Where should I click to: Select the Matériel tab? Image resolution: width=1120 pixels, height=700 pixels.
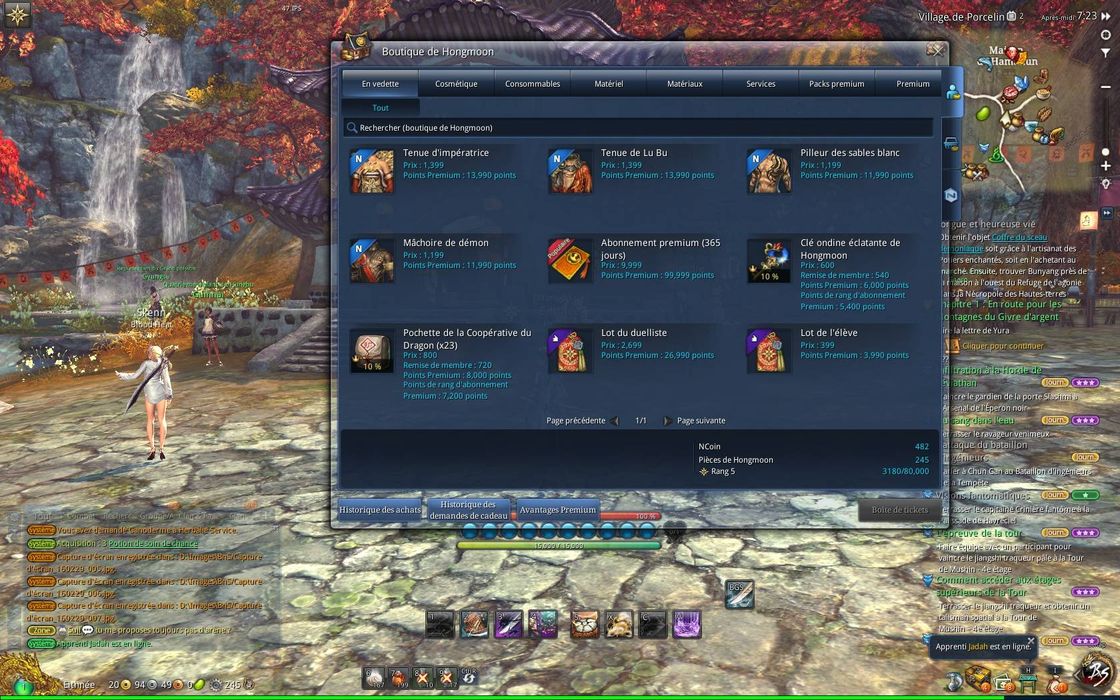(x=608, y=84)
